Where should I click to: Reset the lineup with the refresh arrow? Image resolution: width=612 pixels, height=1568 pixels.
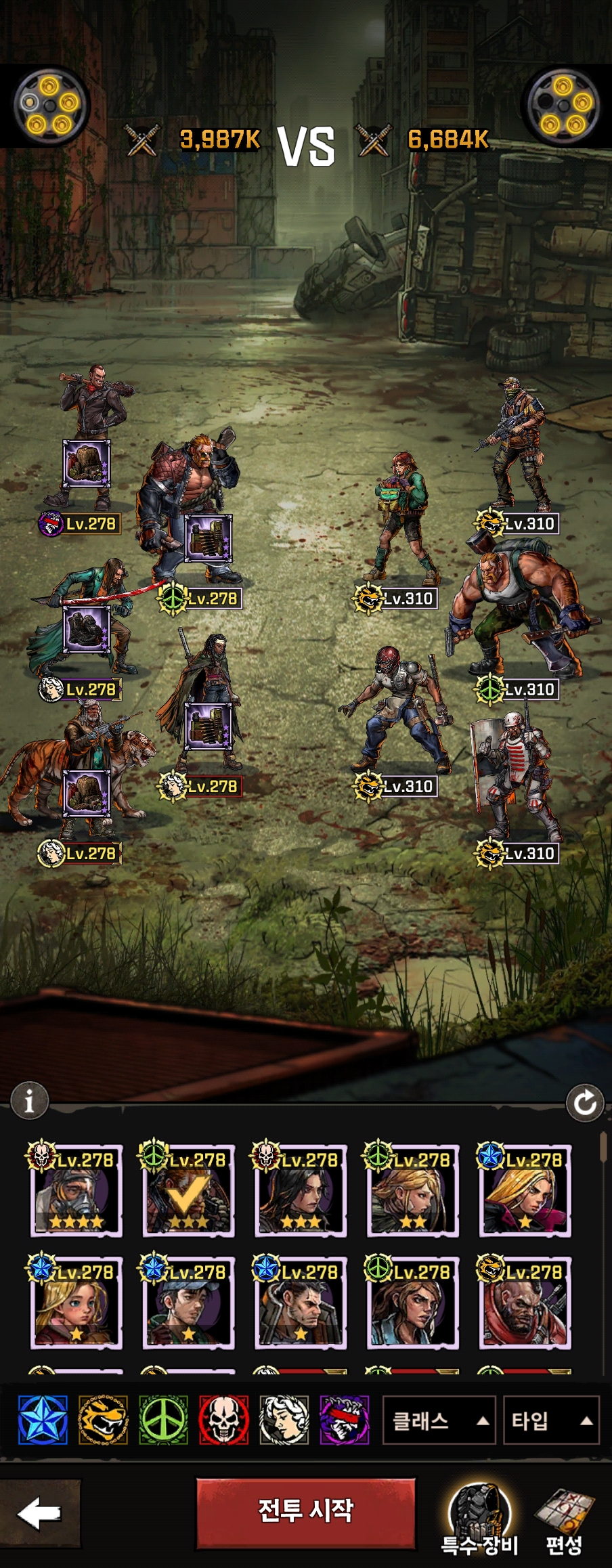click(585, 1103)
